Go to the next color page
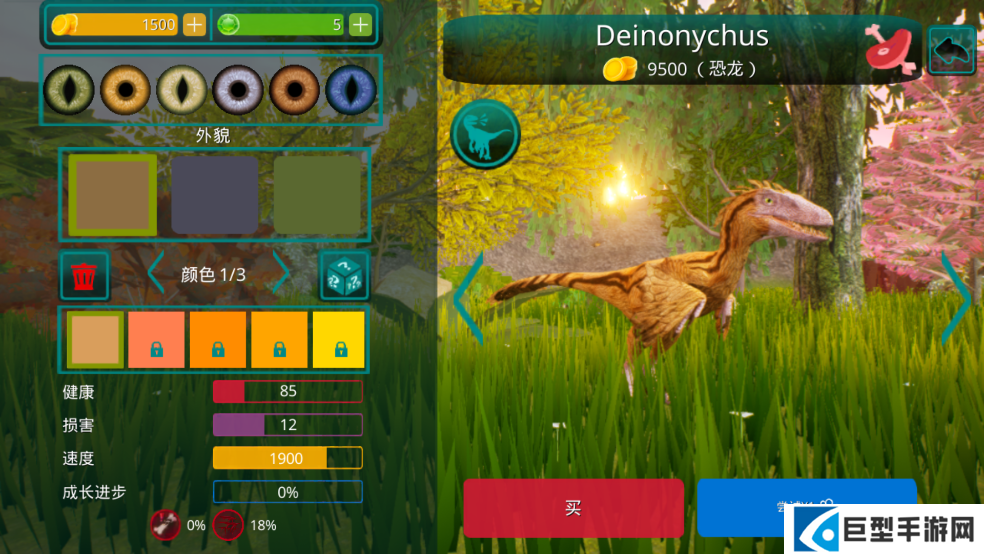Image resolution: width=984 pixels, height=554 pixels. tap(282, 274)
